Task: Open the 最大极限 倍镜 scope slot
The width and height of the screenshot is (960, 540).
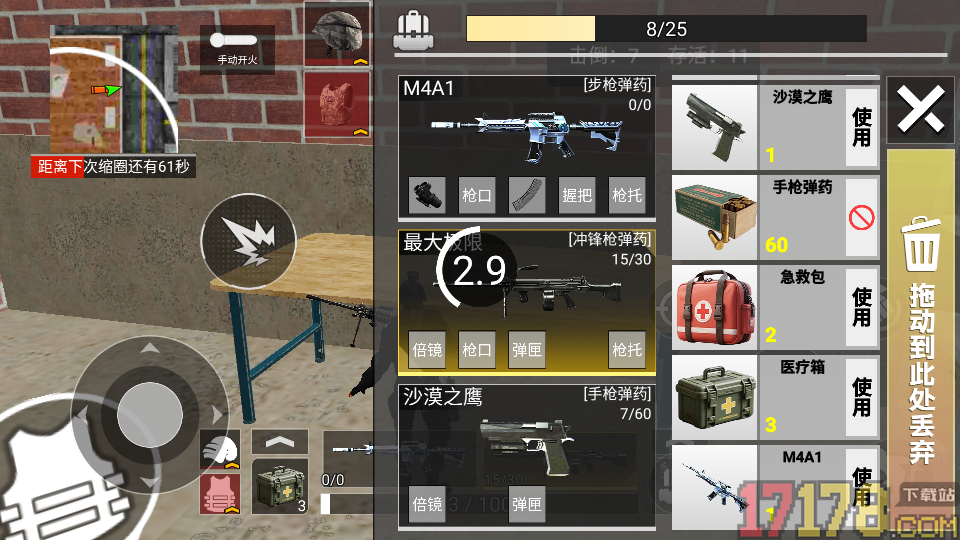Action: click(x=427, y=350)
